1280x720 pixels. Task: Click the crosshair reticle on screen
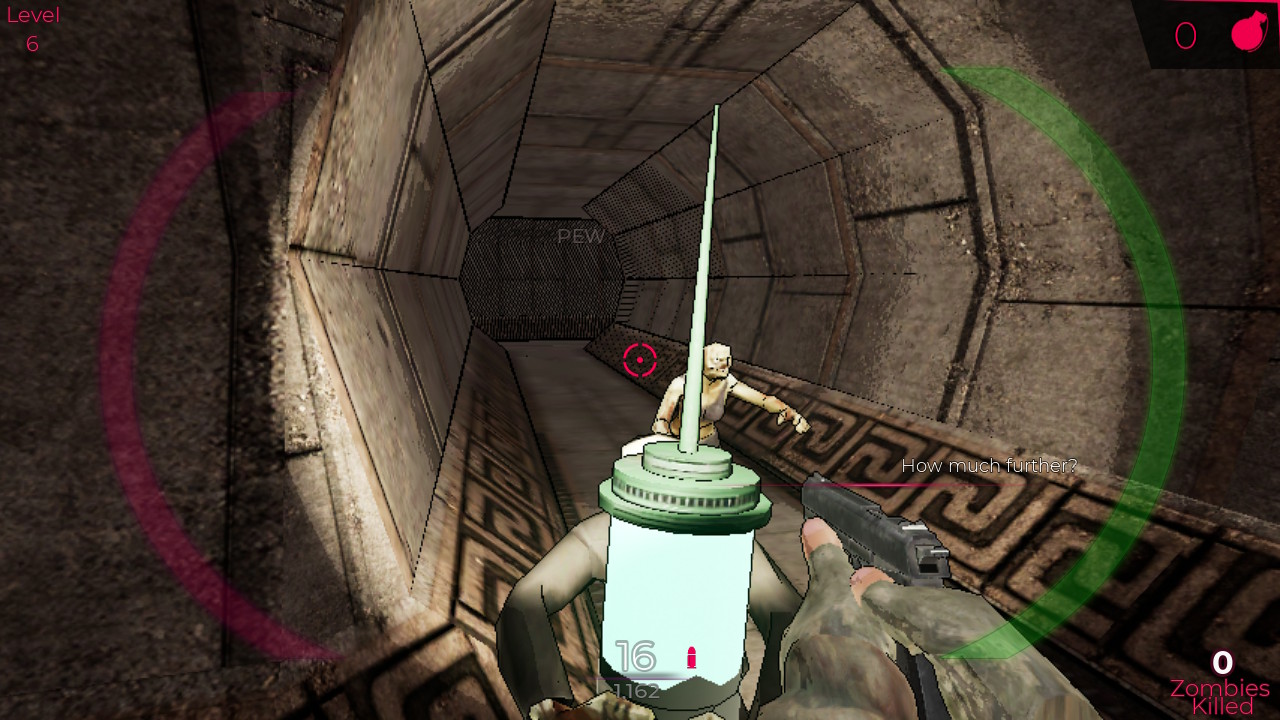[x=640, y=359]
